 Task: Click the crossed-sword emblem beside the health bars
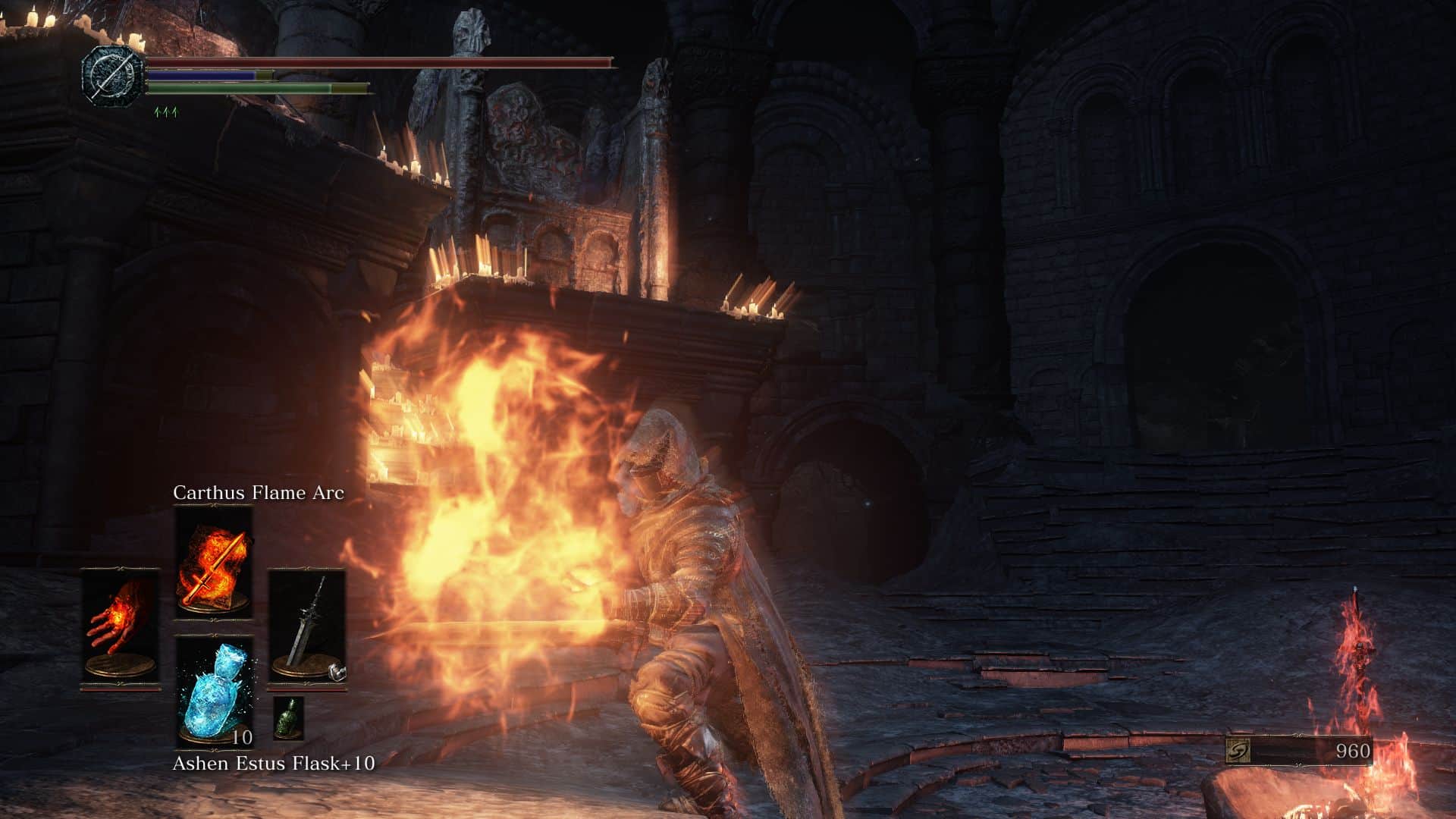click(x=112, y=76)
